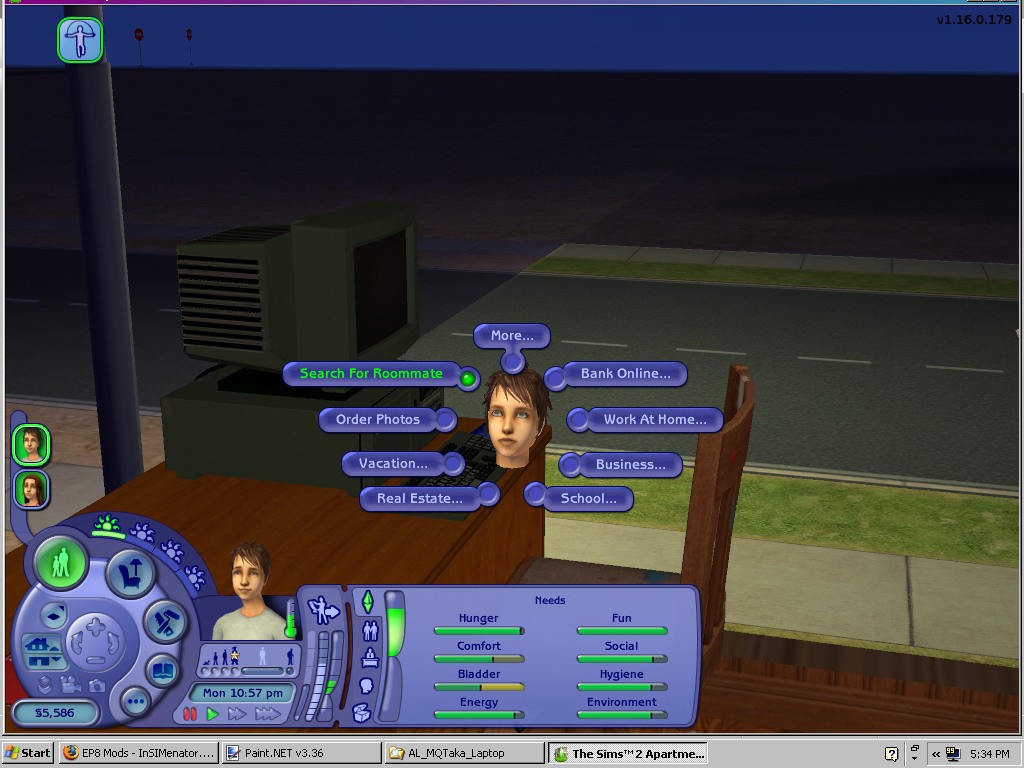
Task: Select Bank Online... from pie menu
Action: tap(625, 374)
